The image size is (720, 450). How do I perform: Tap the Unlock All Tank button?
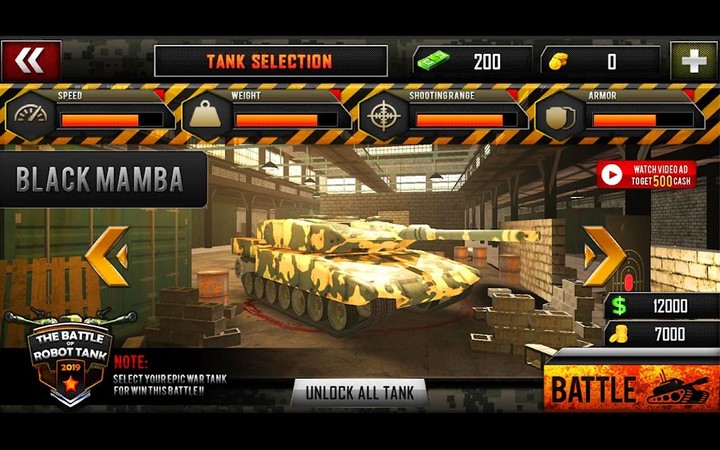pos(359,392)
